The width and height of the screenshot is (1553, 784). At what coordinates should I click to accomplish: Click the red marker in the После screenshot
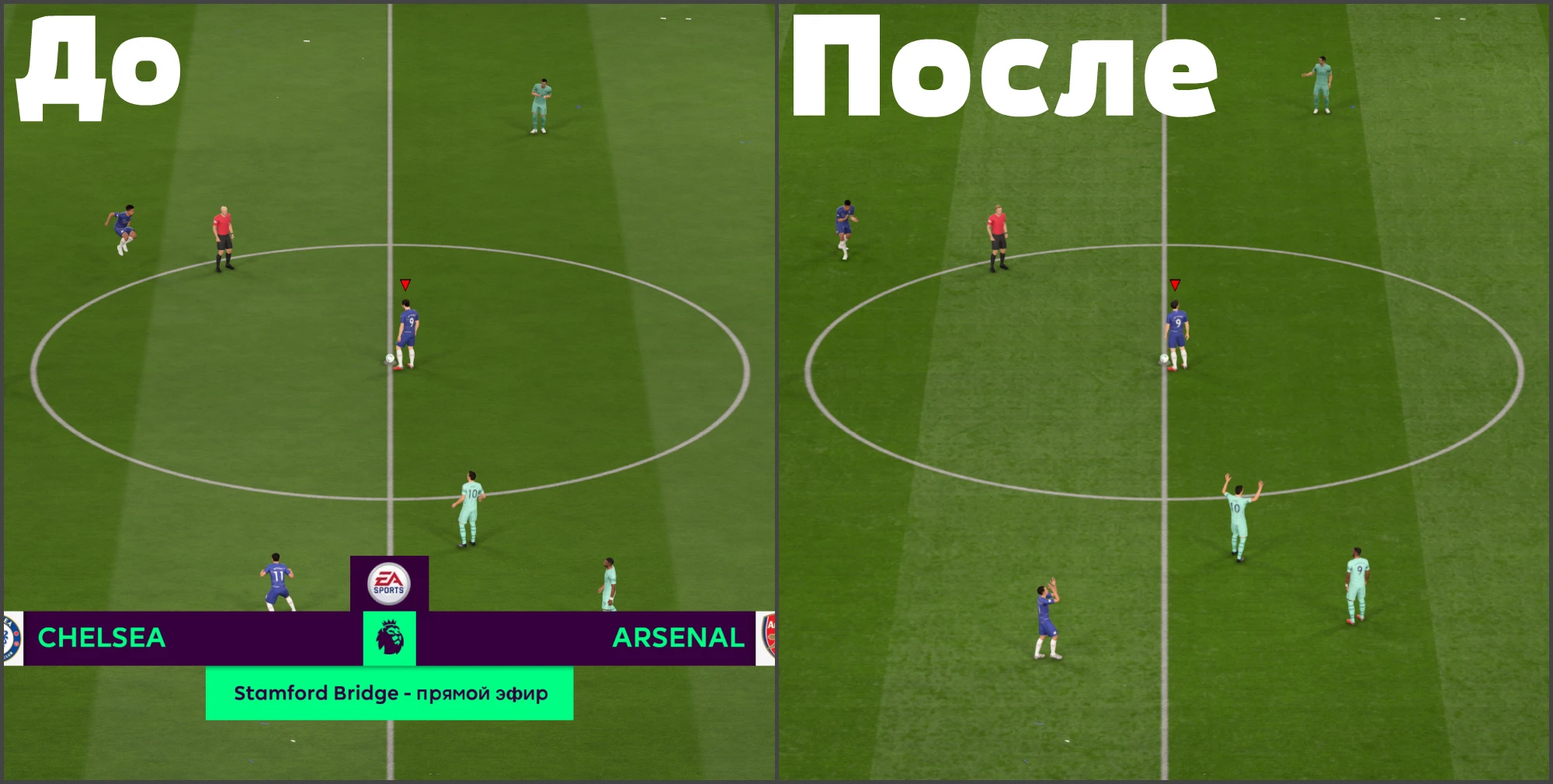[1175, 285]
